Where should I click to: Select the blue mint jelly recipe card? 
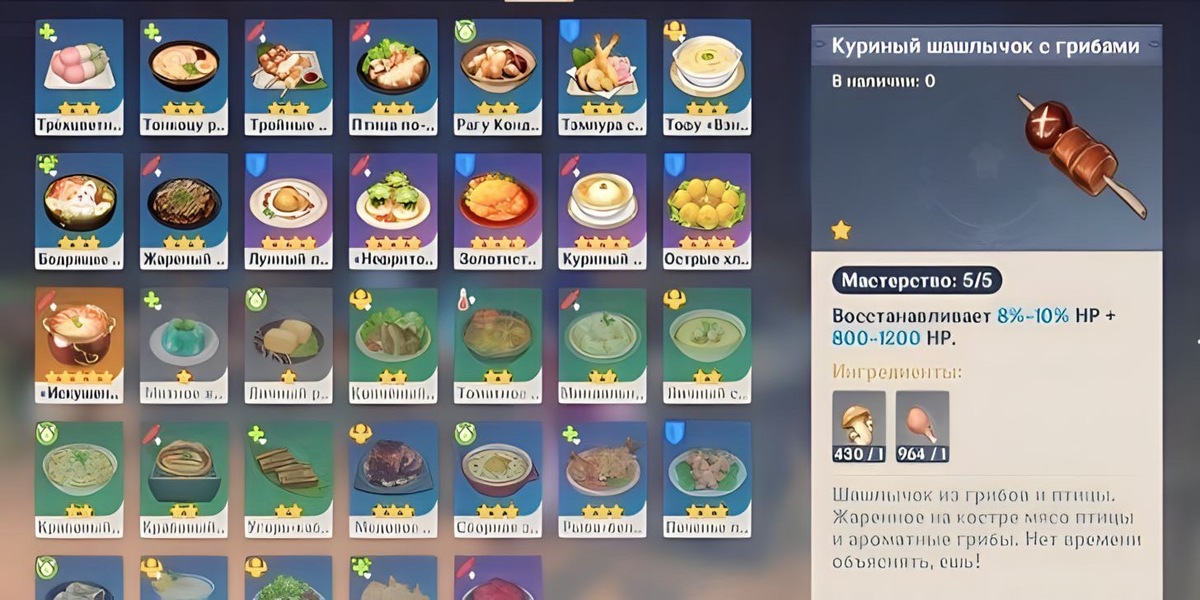point(184,345)
